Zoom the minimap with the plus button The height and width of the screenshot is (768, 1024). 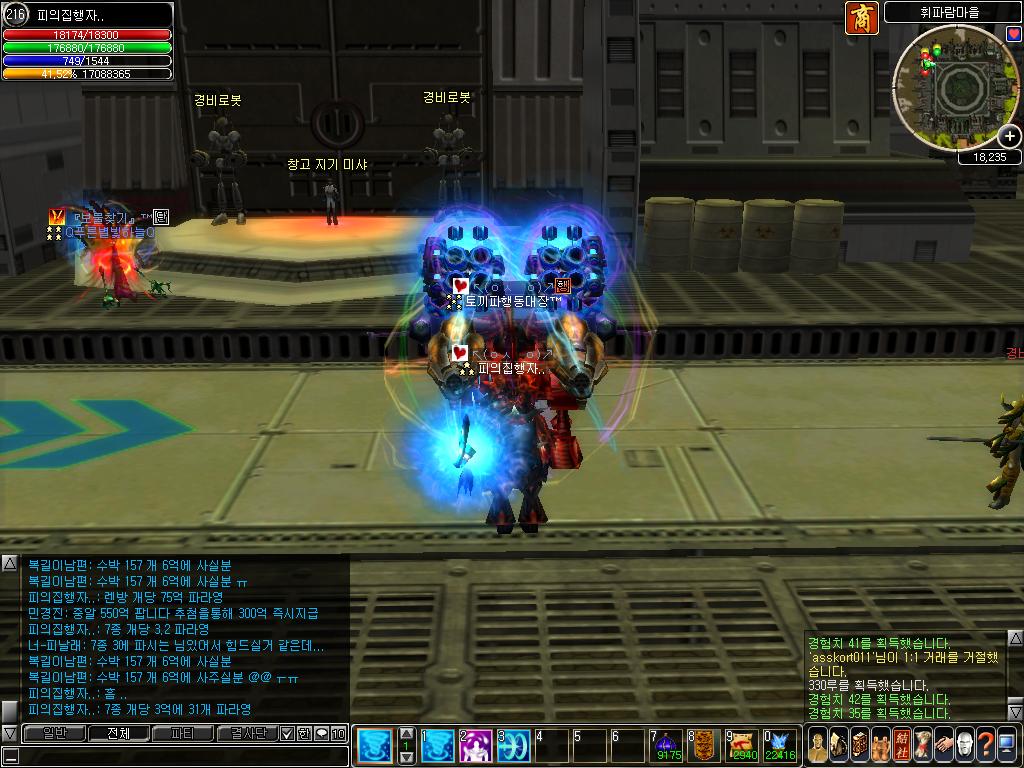coord(1010,137)
